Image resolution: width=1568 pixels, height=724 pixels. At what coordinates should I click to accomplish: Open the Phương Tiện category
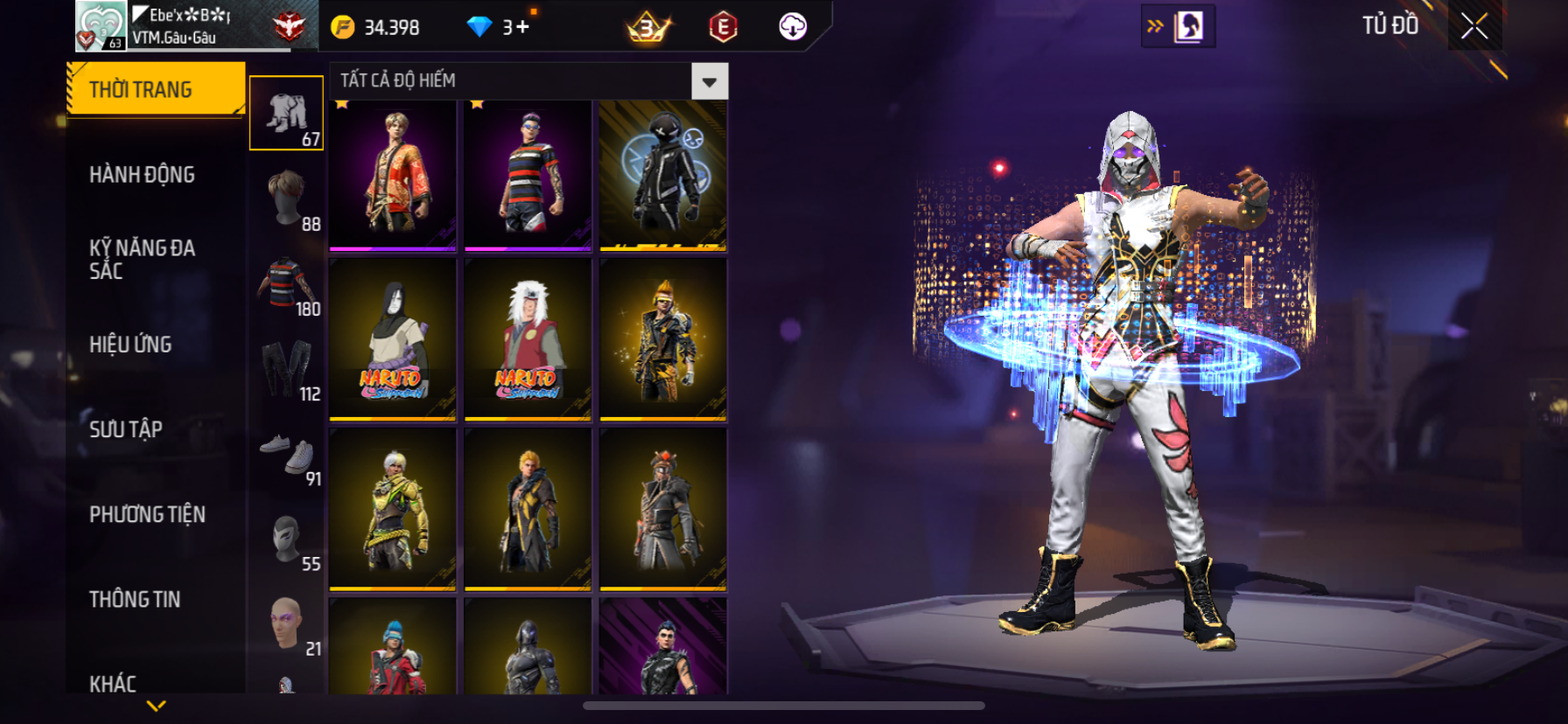(148, 514)
